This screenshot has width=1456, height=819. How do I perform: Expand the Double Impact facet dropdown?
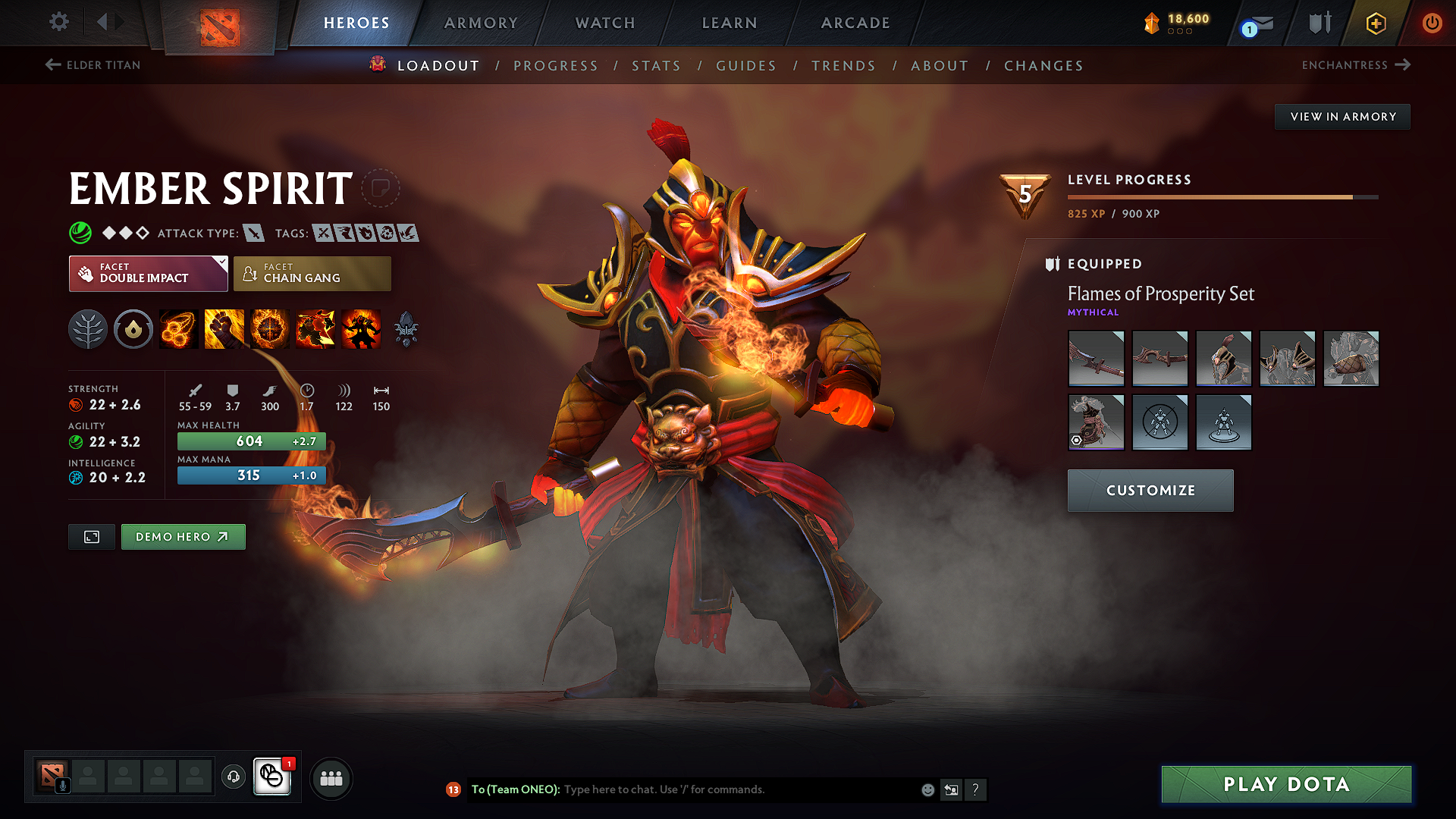(221, 262)
